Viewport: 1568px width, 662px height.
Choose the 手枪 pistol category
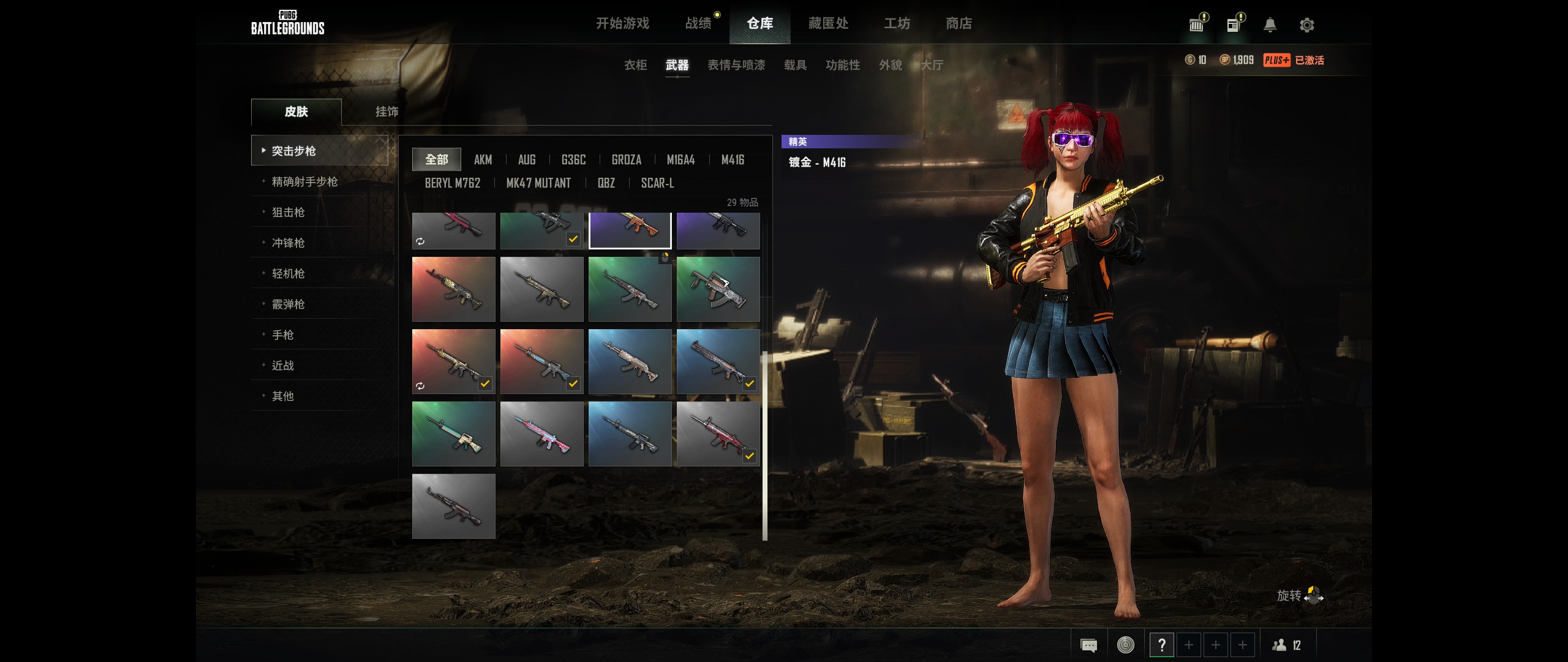point(282,335)
